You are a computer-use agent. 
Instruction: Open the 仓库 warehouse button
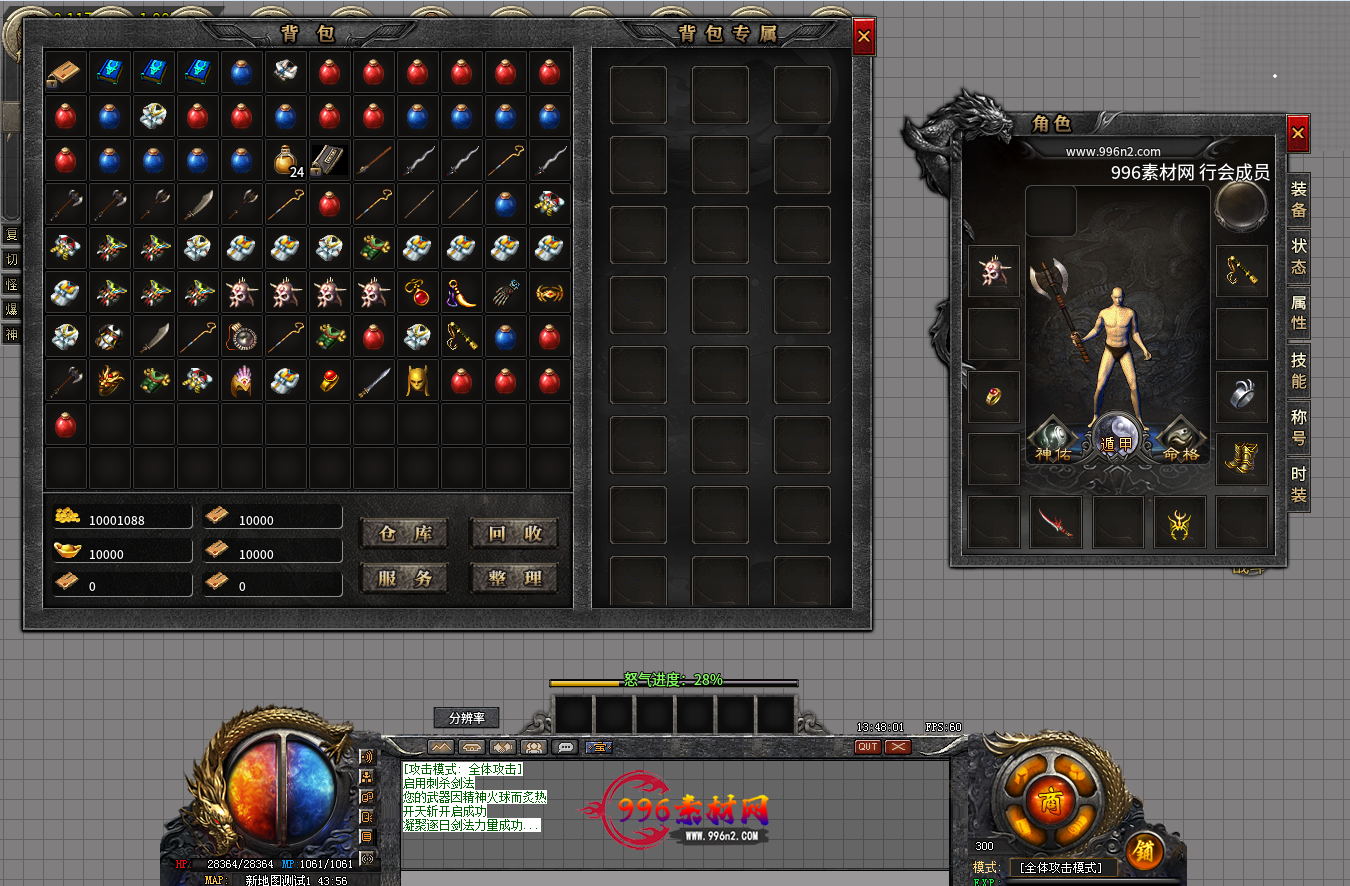point(404,534)
